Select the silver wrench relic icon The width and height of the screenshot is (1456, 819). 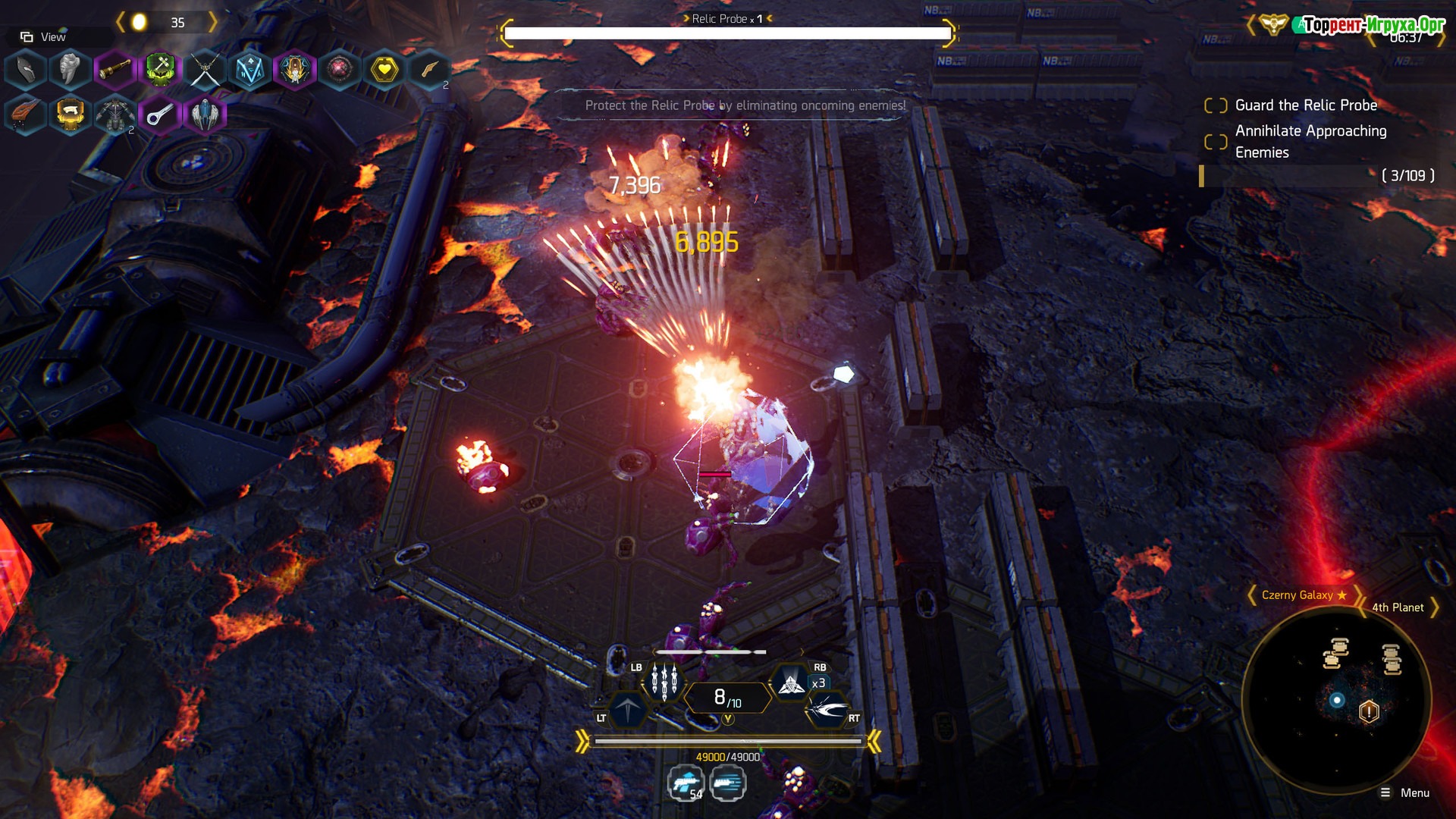[159, 115]
